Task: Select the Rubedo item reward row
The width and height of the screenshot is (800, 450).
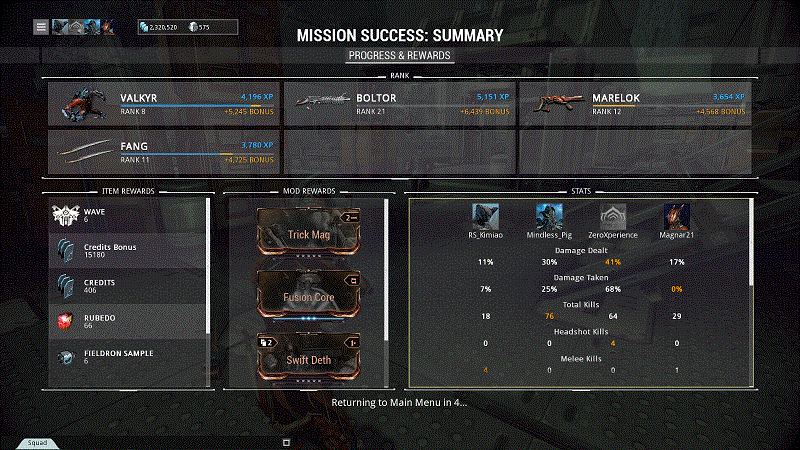Action: coord(129,320)
